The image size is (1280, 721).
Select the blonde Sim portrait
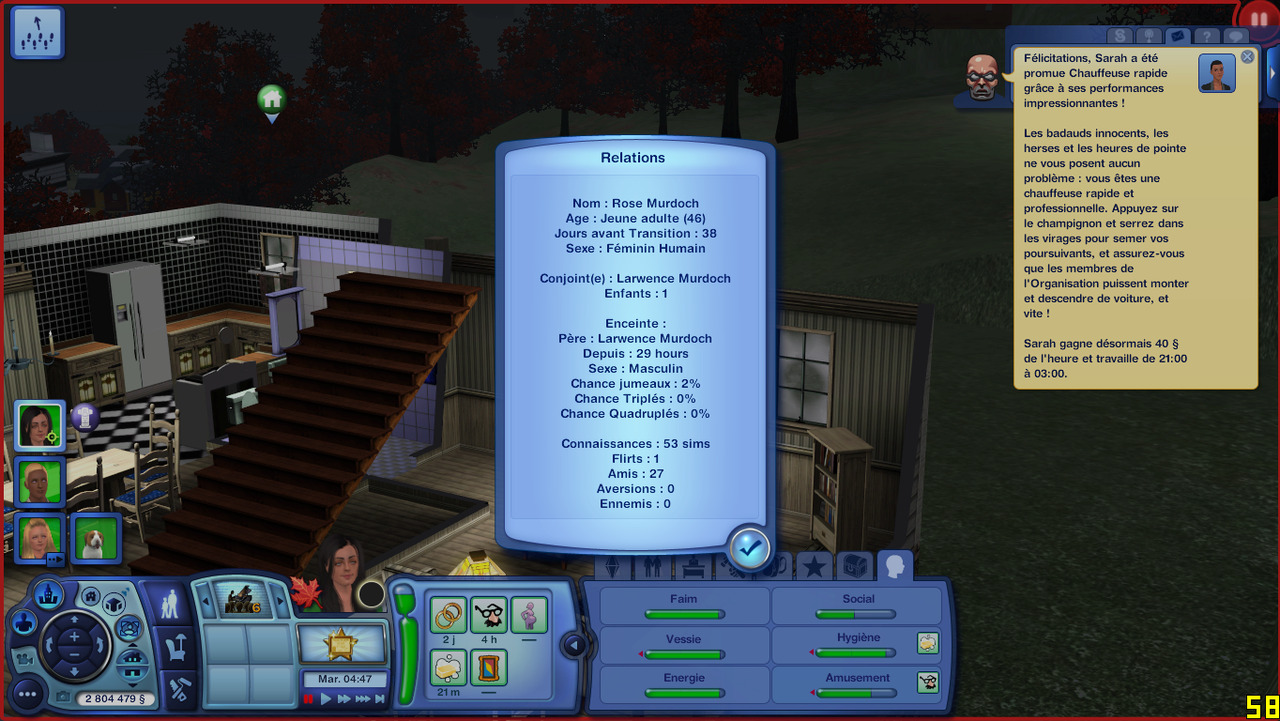tap(41, 537)
